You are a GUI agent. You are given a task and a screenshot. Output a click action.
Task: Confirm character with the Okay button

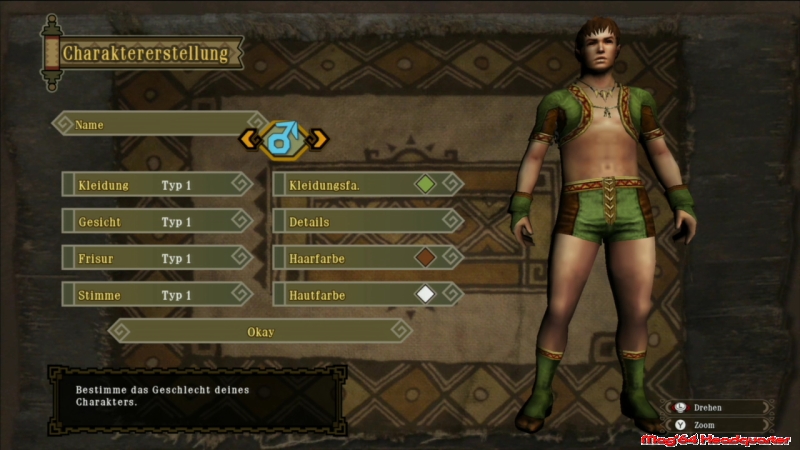(260, 331)
